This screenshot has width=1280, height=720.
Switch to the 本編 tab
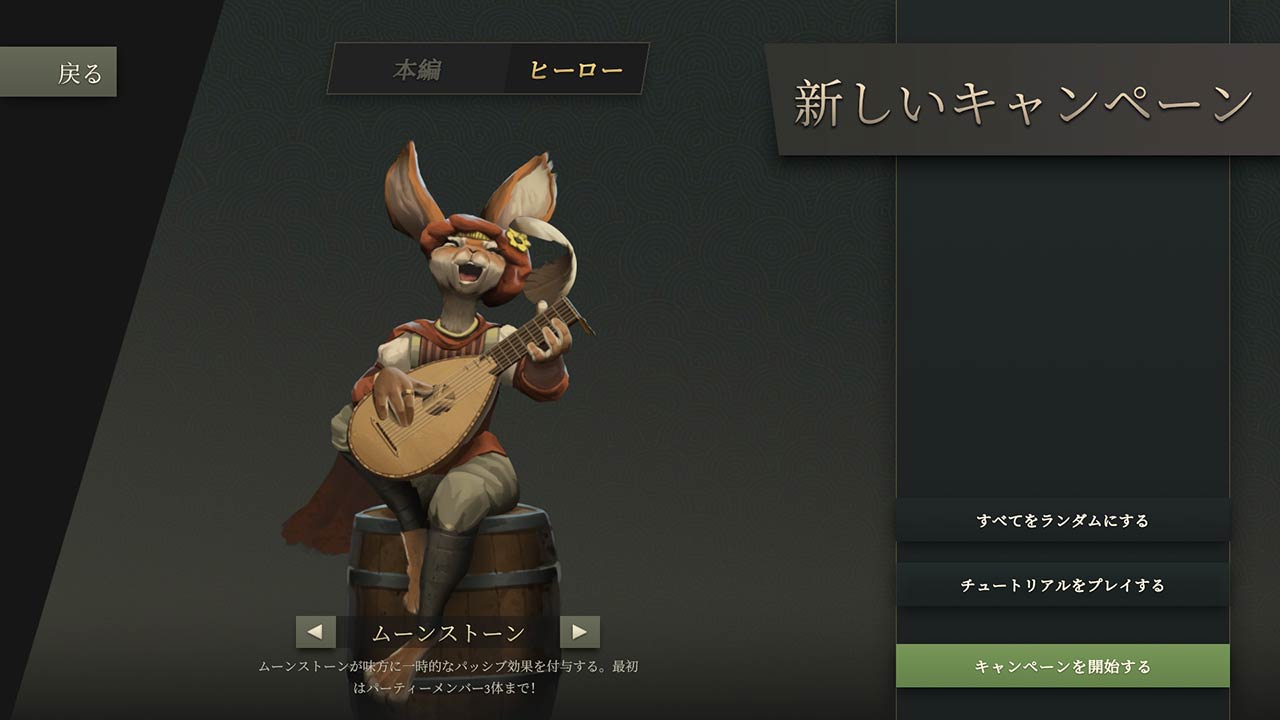tap(417, 70)
